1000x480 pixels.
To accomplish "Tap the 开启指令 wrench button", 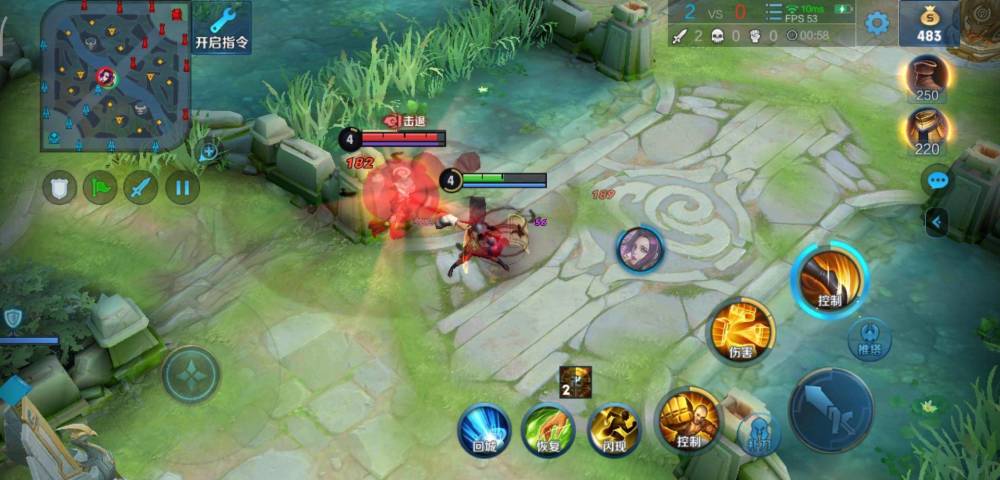I will pos(222,27).
